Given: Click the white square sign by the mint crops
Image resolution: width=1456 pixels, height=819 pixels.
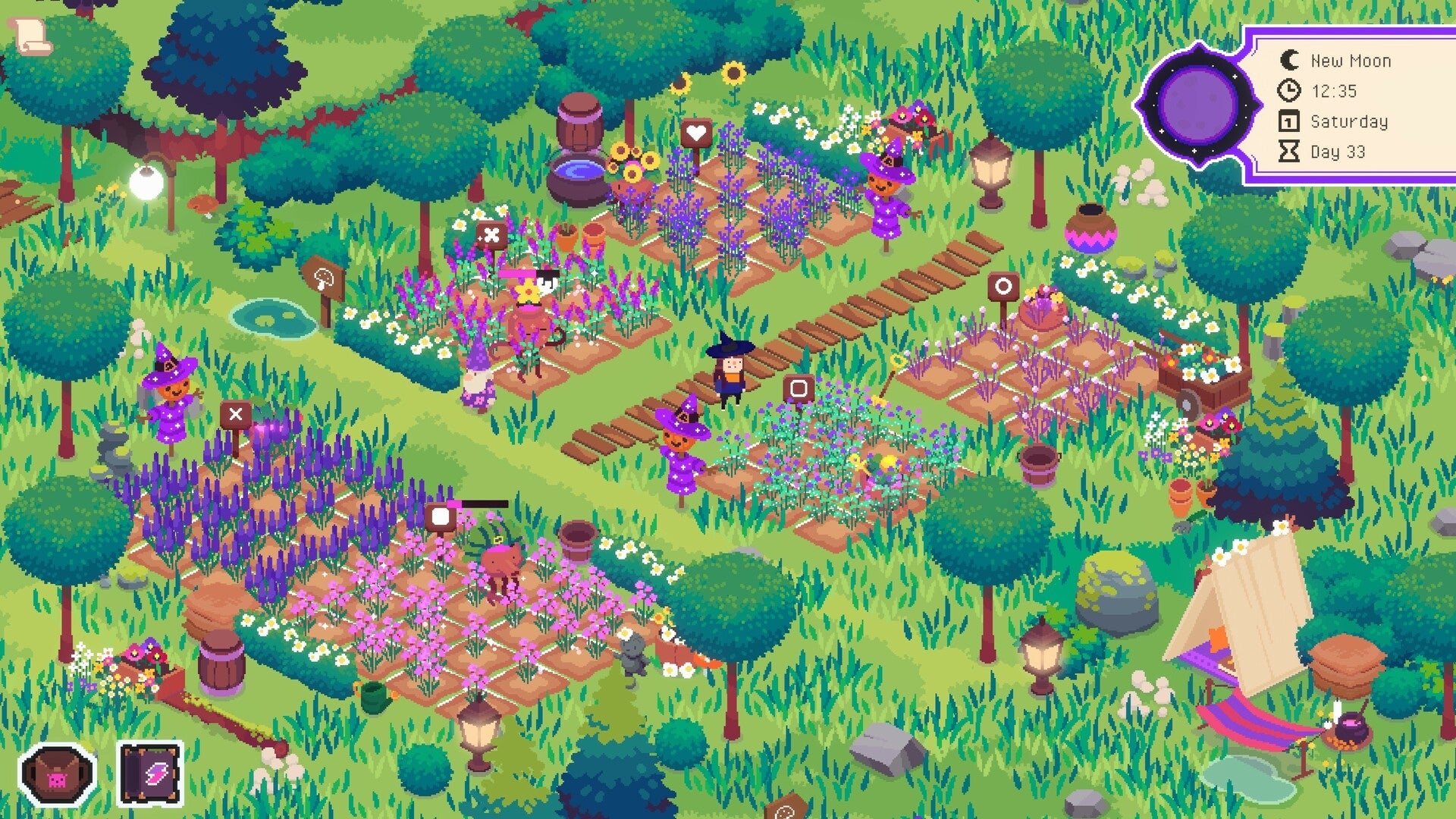Looking at the screenshot, I should pos(797,388).
